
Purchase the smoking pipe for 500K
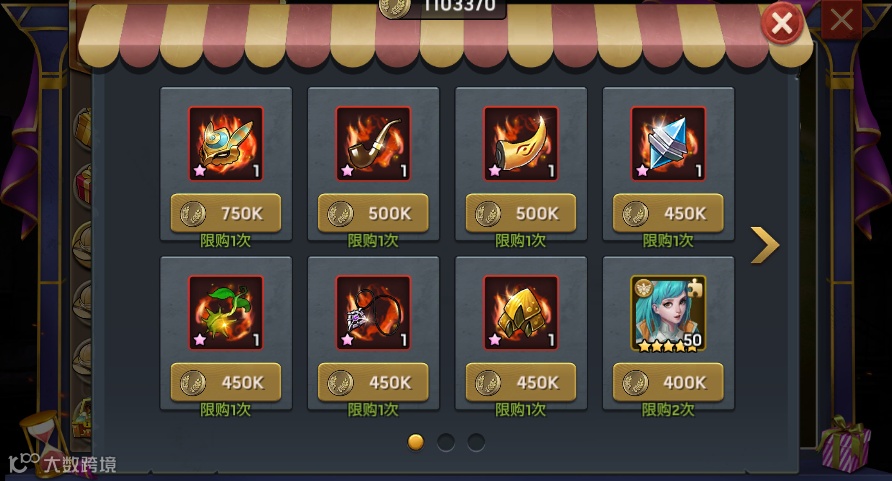click(x=373, y=213)
